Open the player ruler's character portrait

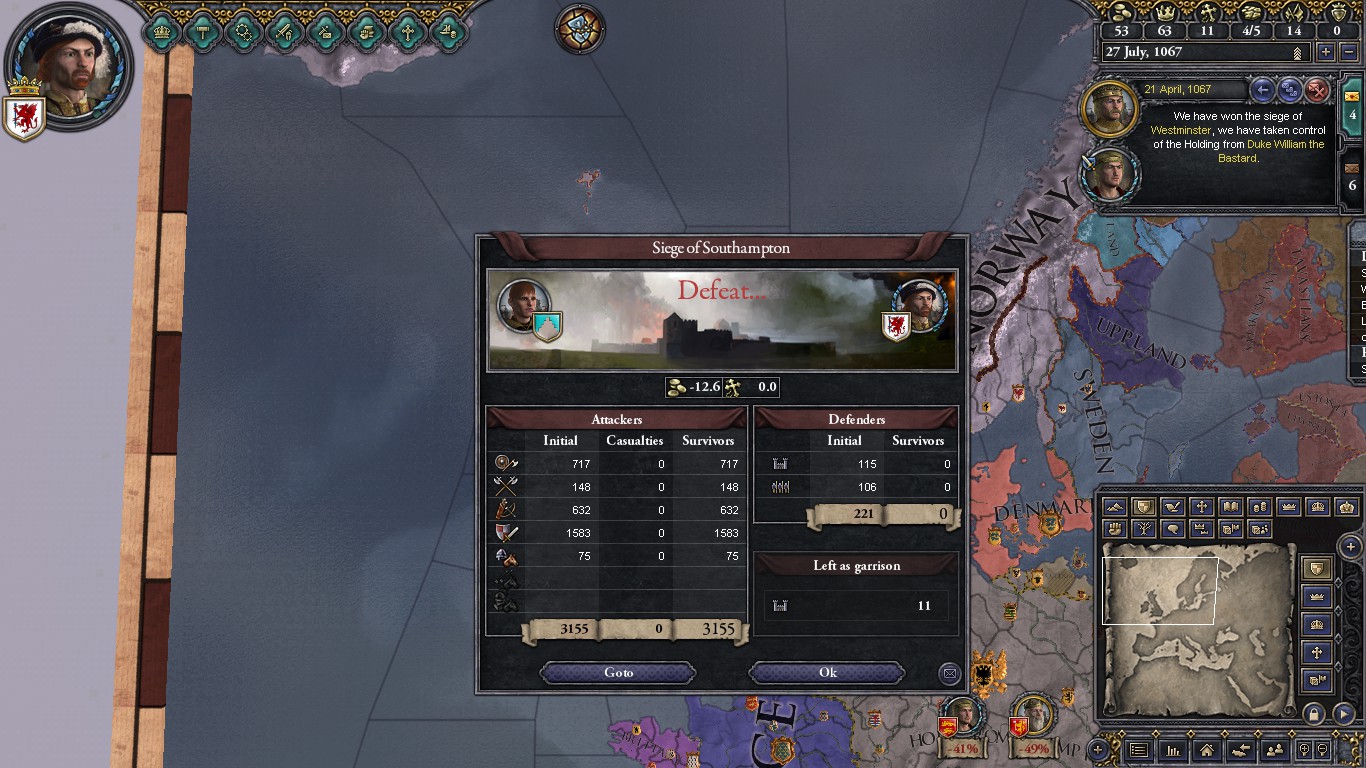68,65
